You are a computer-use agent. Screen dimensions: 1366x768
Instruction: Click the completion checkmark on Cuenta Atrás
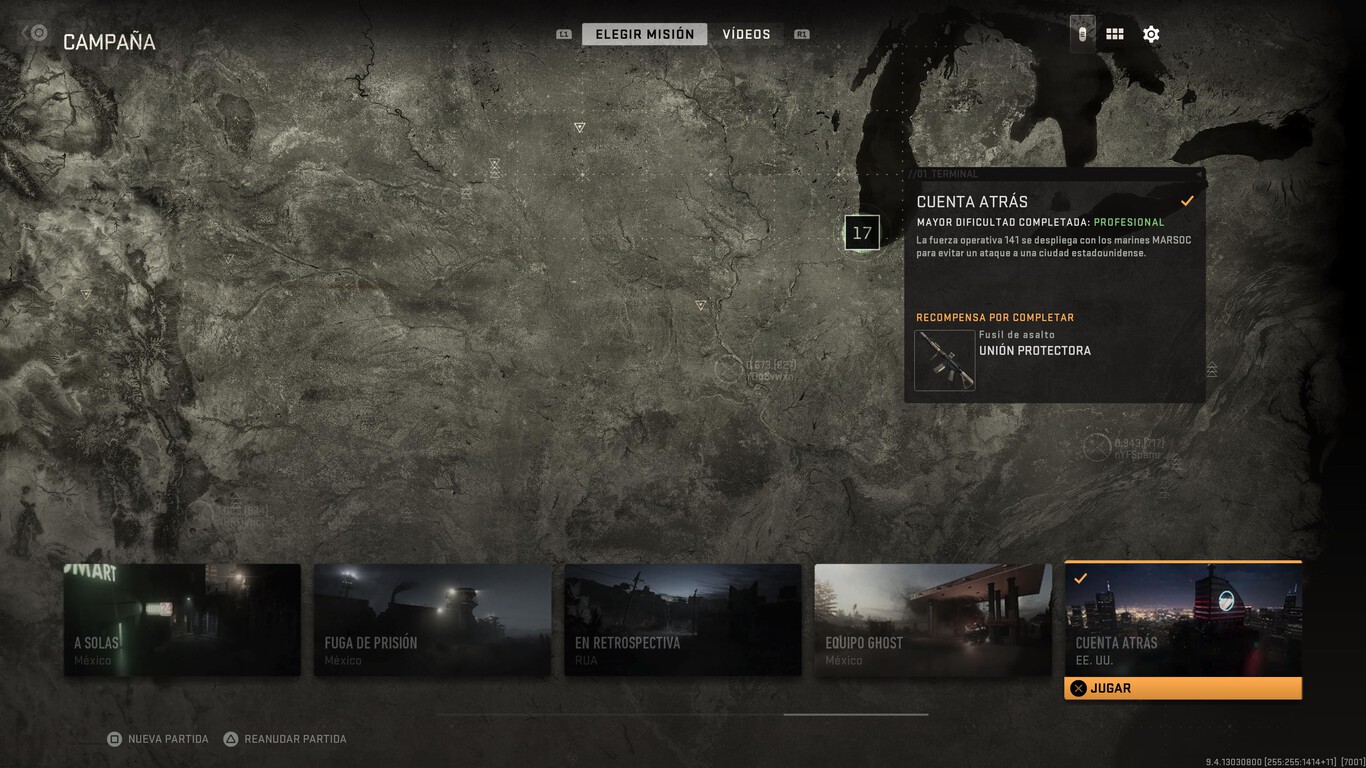point(1188,200)
